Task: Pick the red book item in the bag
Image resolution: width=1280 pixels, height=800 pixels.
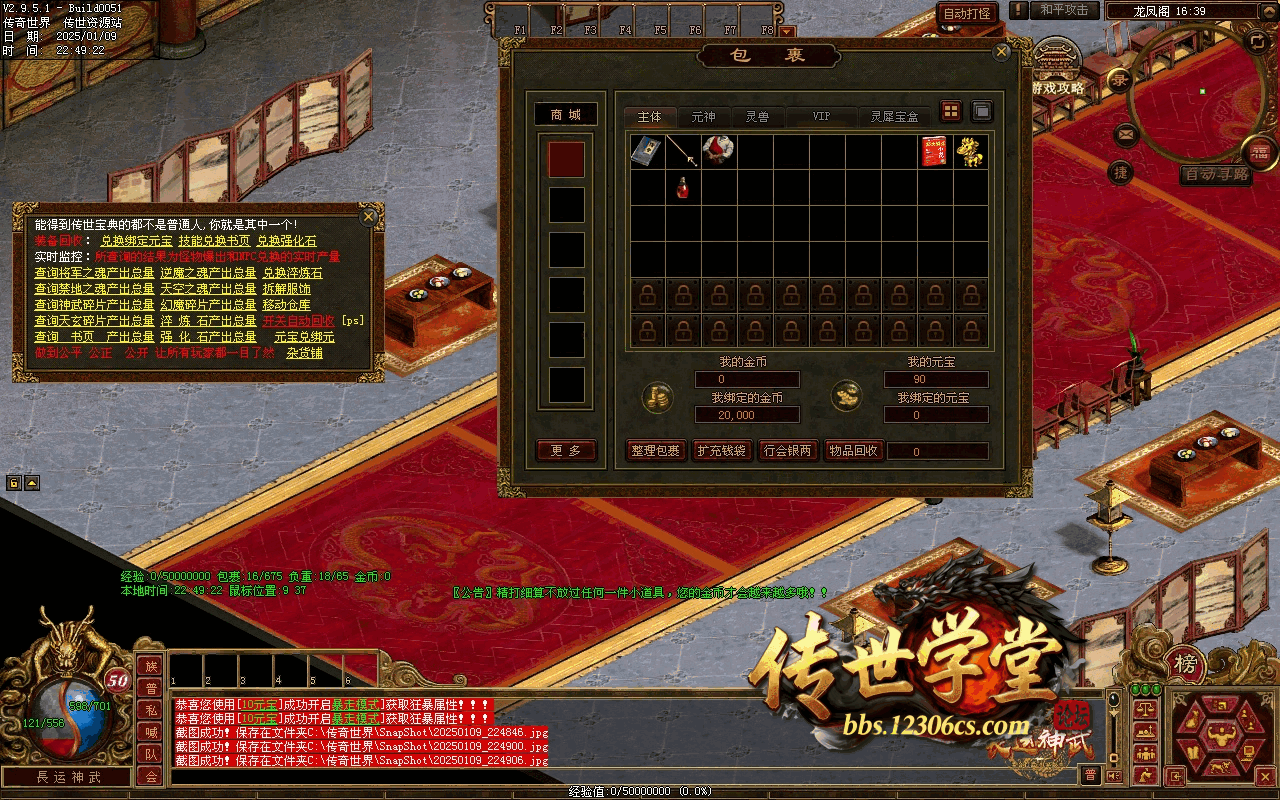Action: click(934, 151)
